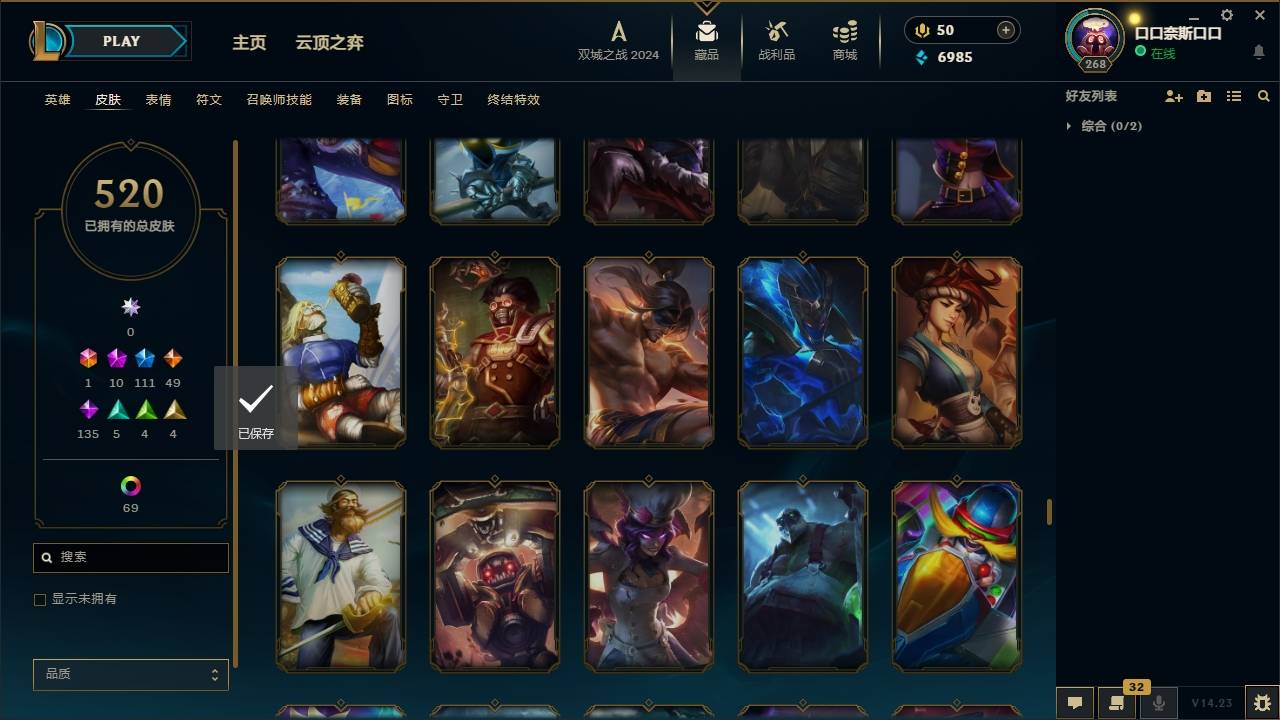Open the 商城 (Store) icon

coord(843,35)
